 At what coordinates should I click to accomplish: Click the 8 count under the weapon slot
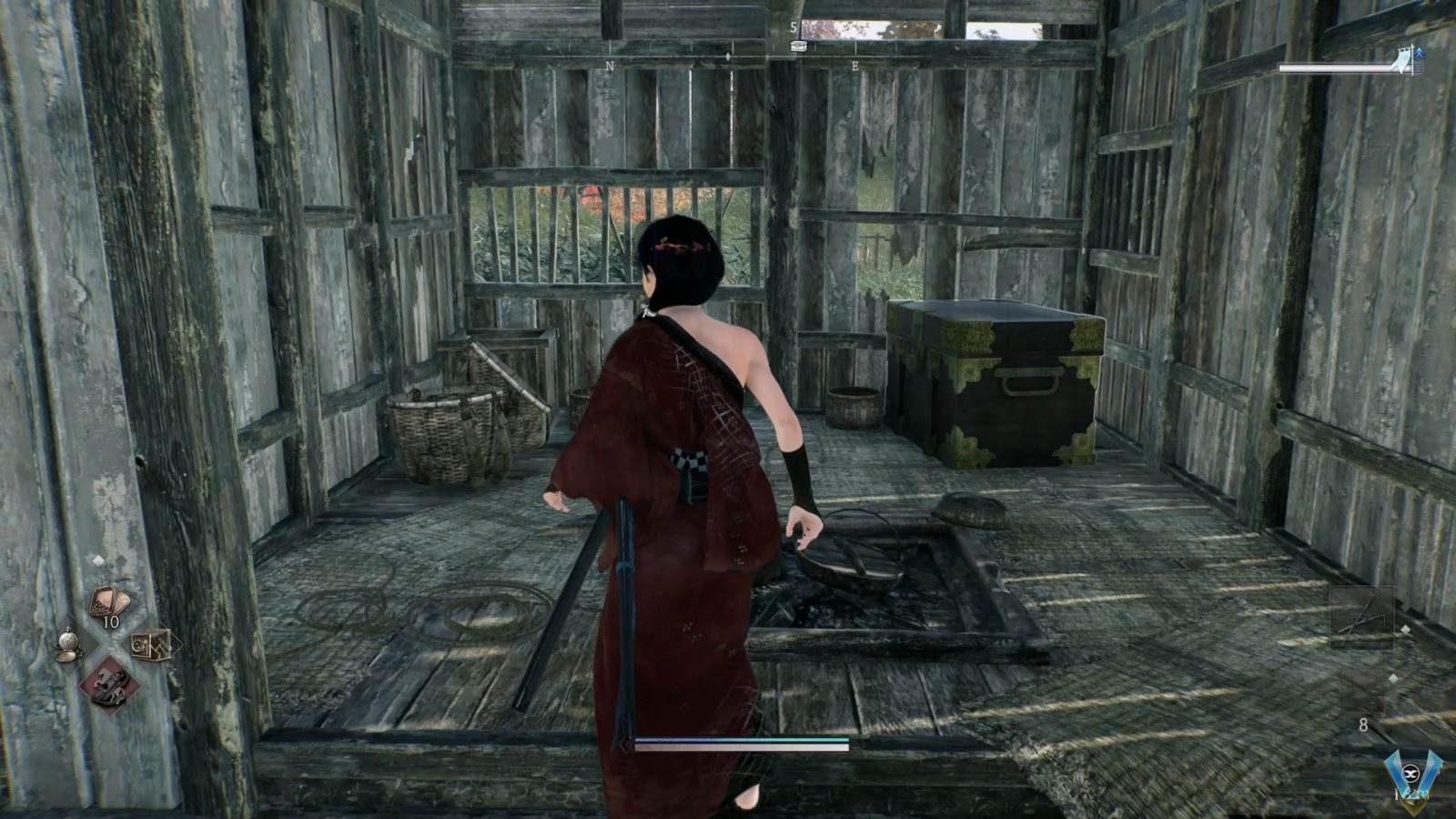pos(1363,724)
